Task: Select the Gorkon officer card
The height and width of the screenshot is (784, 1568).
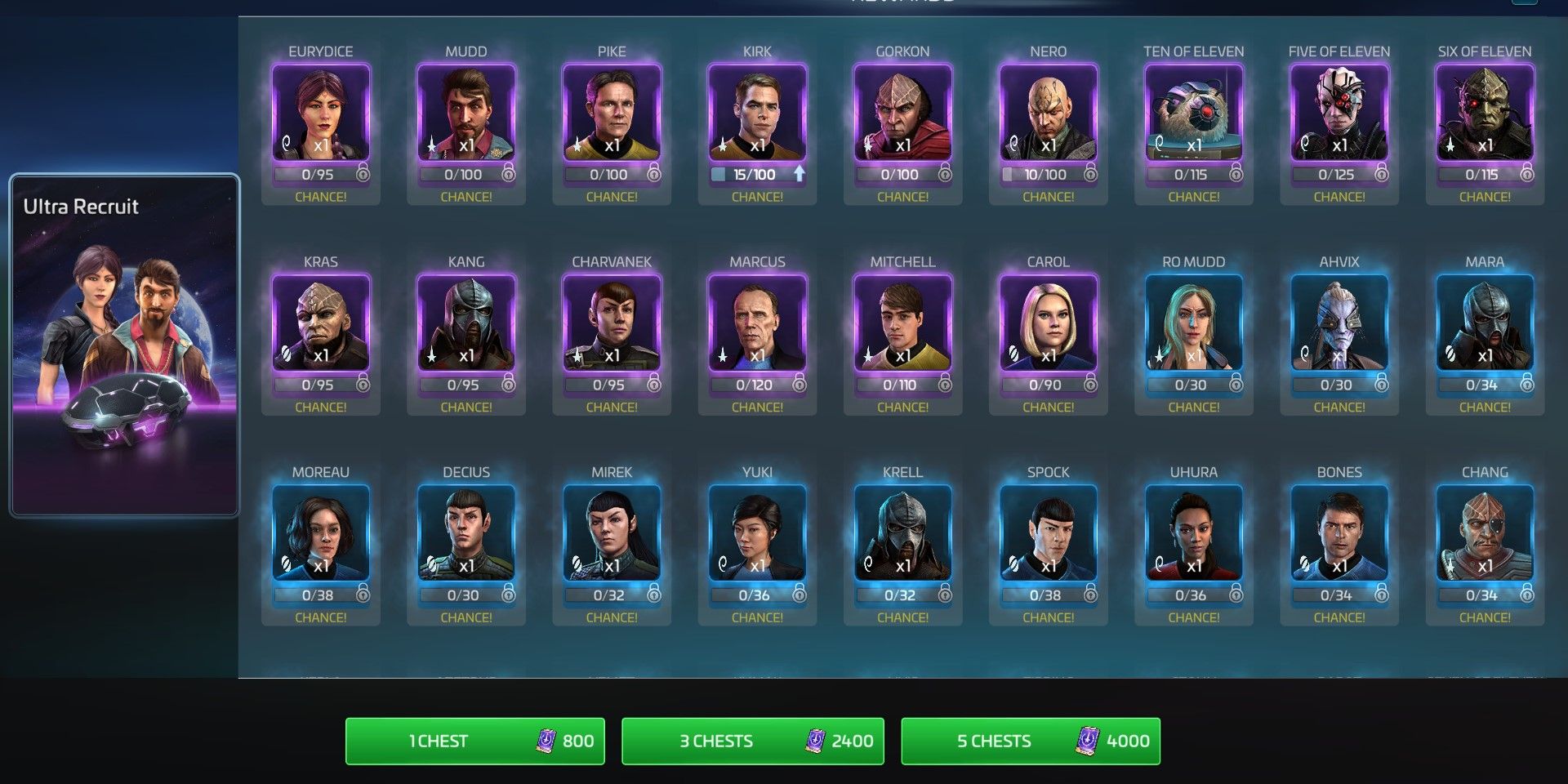Action: click(x=902, y=113)
